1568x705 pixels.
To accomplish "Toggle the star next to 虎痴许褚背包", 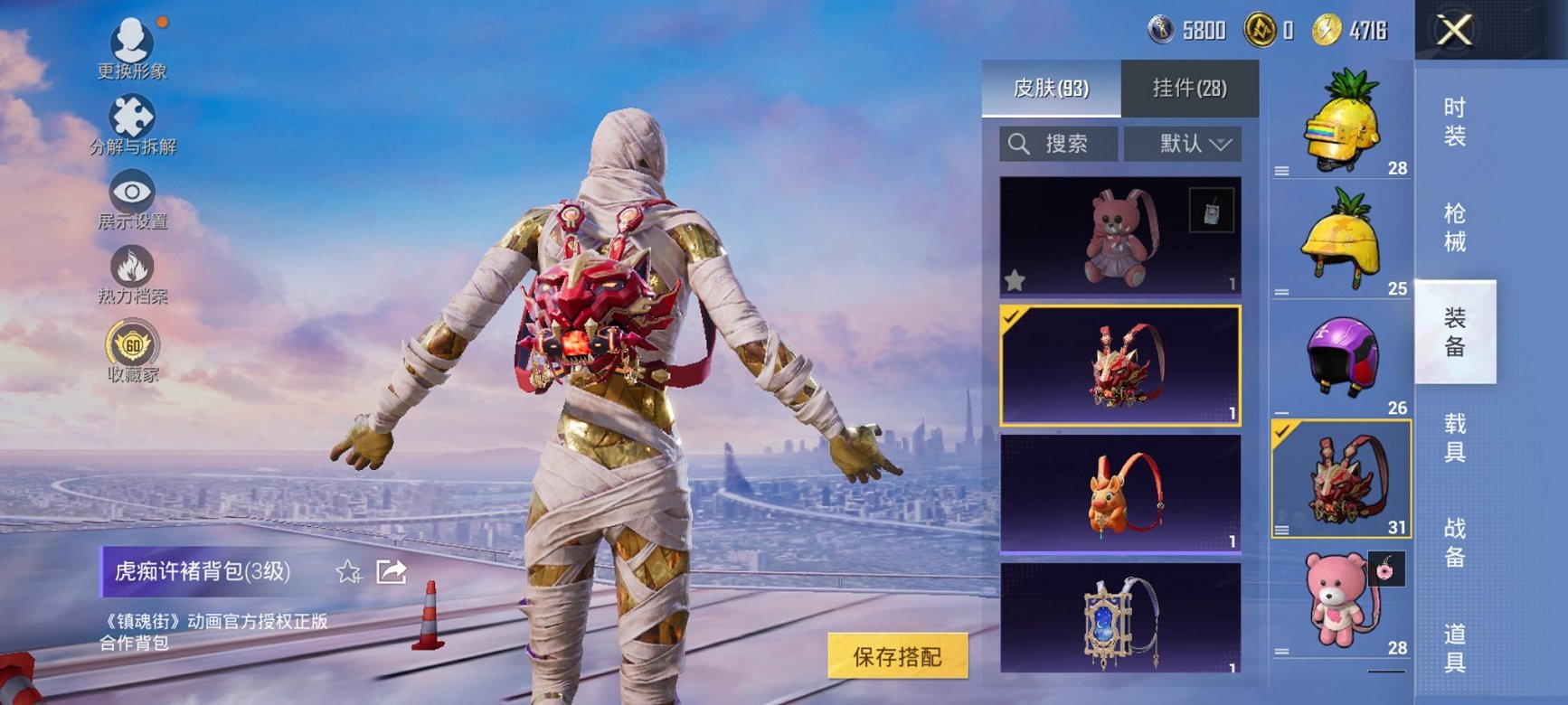I will coord(348,572).
